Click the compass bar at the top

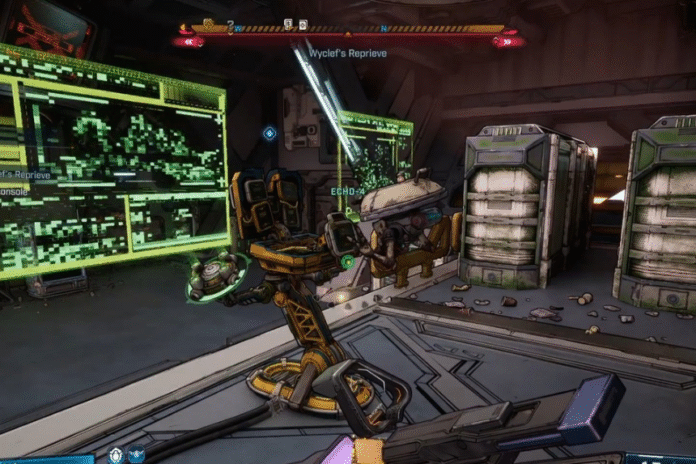[x=348, y=30]
